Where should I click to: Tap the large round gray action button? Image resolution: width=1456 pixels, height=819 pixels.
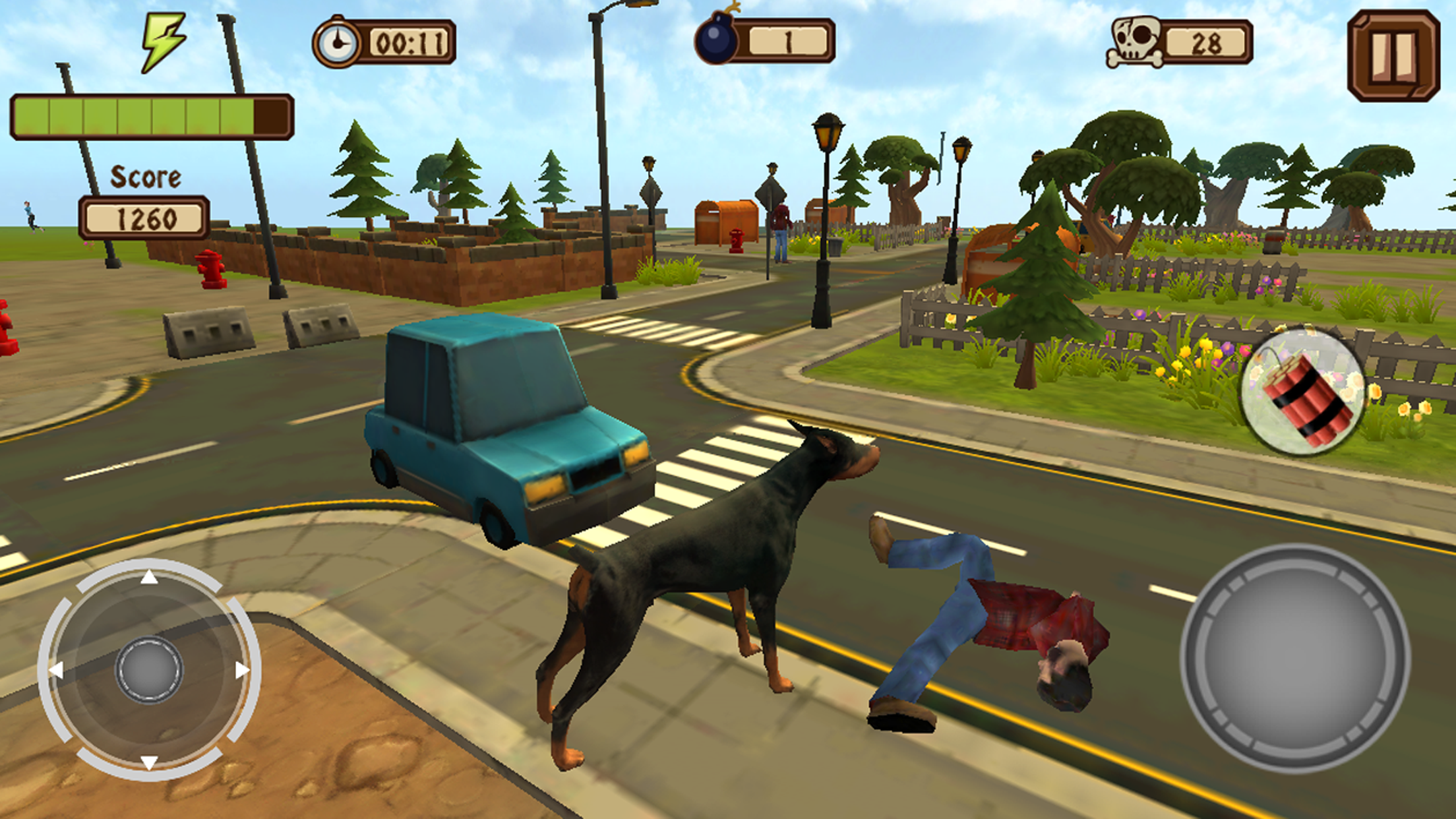pyautogui.click(x=1294, y=658)
